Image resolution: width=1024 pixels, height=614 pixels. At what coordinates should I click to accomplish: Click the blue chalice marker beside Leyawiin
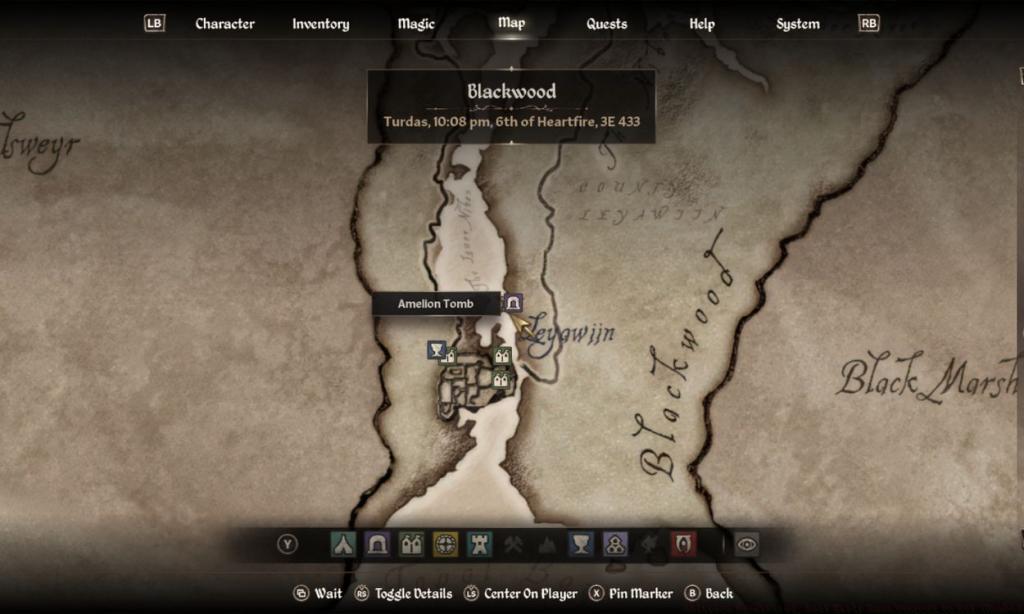click(x=436, y=349)
